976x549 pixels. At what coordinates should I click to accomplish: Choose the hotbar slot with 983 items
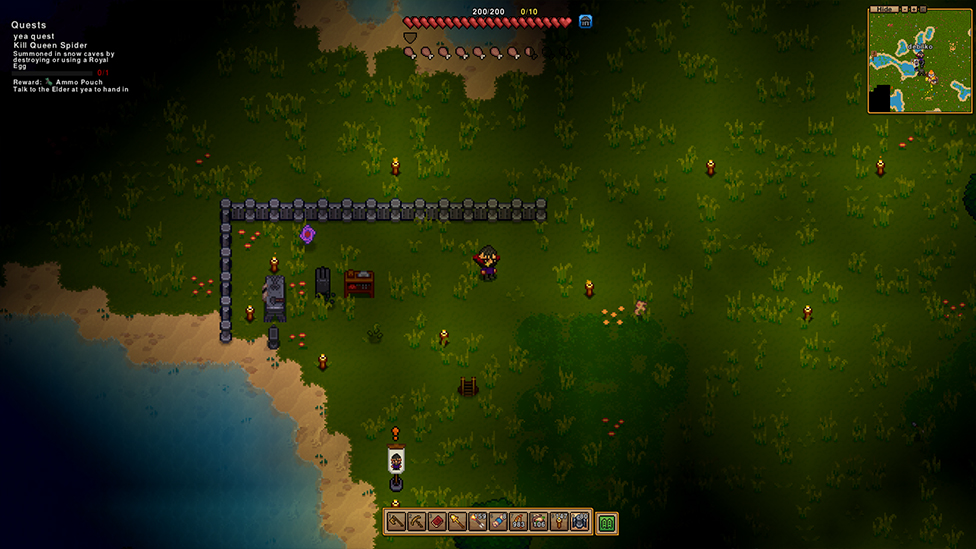[518, 522]
